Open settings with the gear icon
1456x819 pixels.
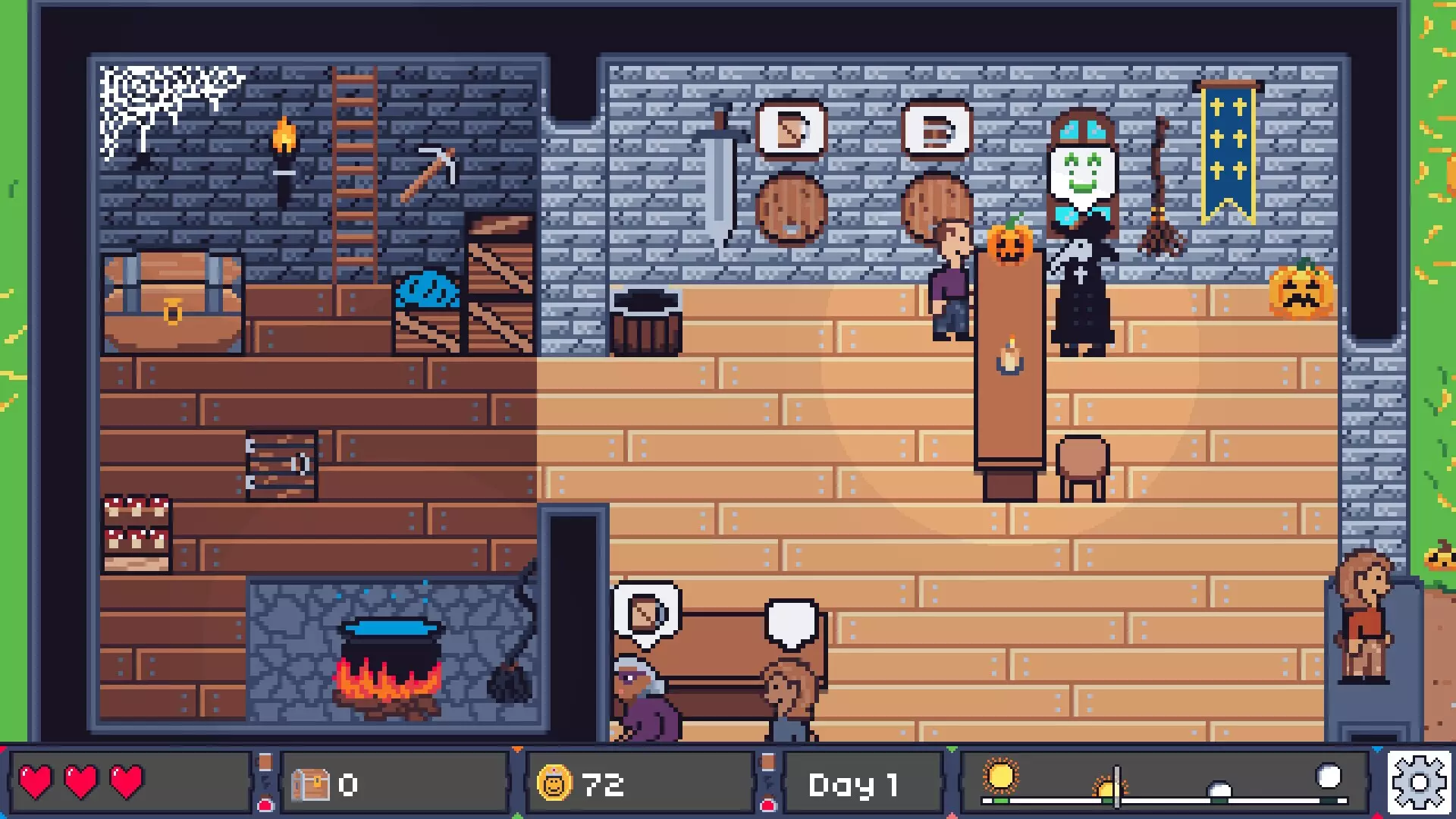click(x=1419, y=783)
